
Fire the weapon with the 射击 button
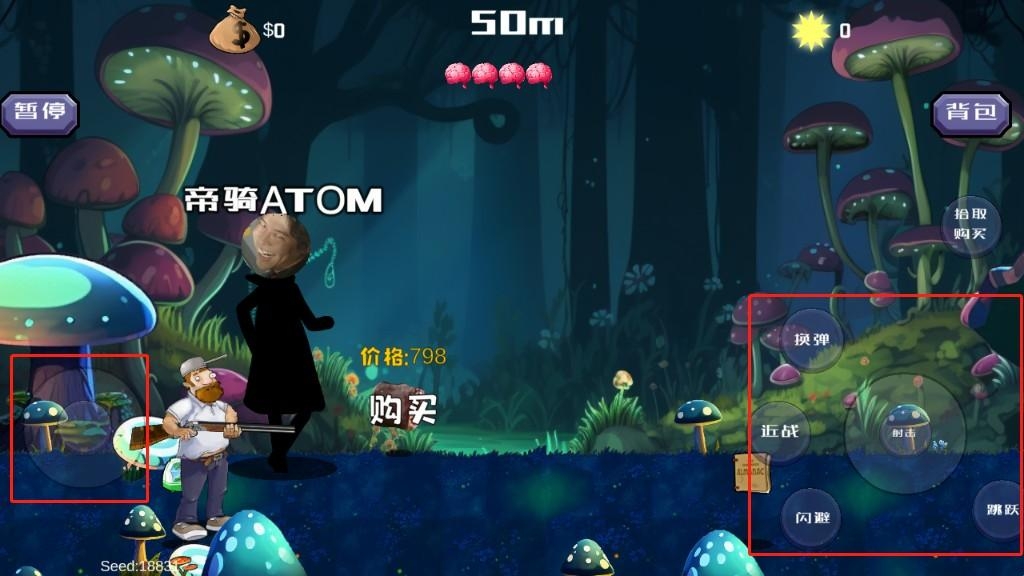point(904,433)
